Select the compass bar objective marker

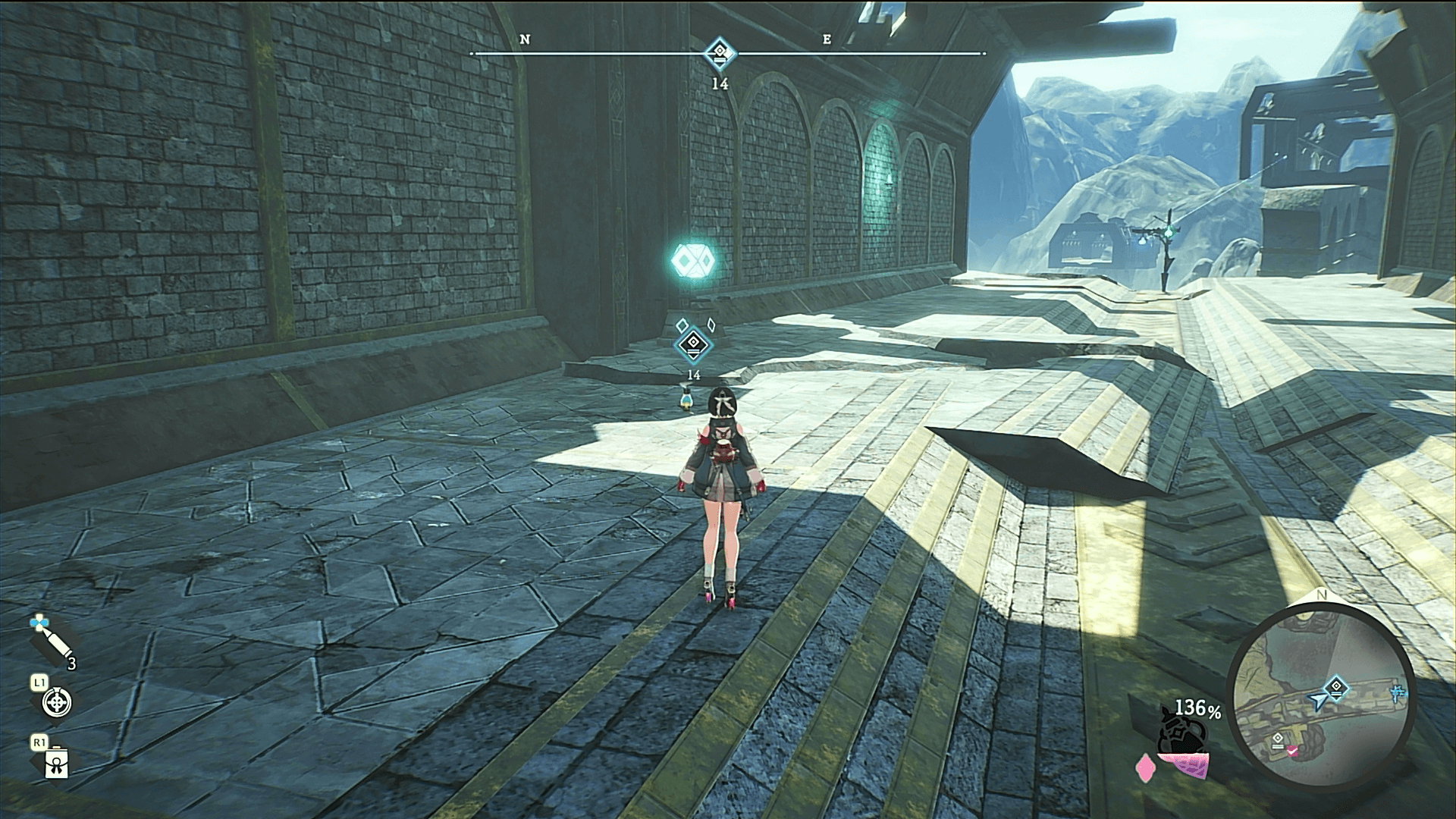(718, 54)
